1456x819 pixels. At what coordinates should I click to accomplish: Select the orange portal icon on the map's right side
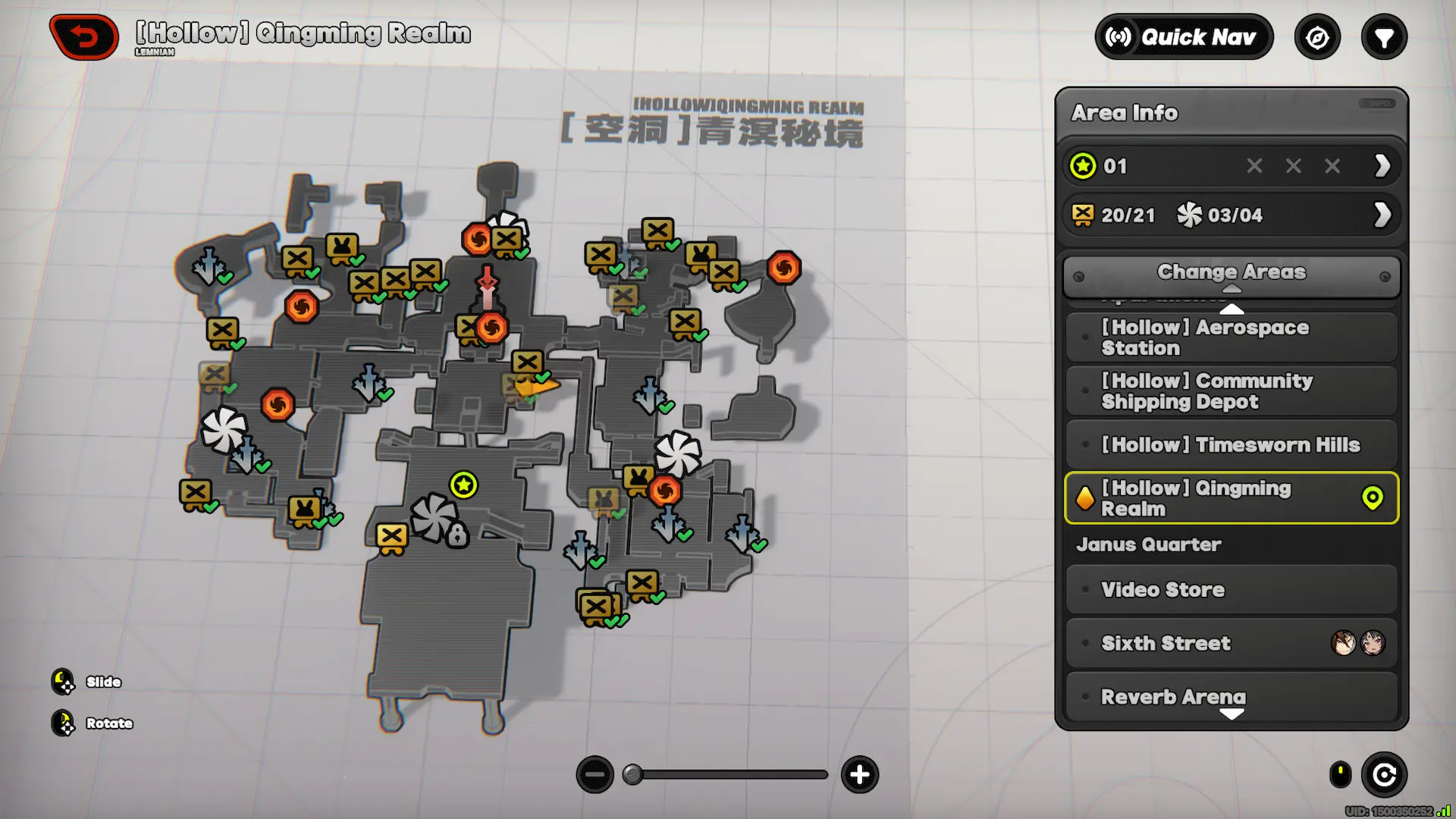tap(786, 268)
